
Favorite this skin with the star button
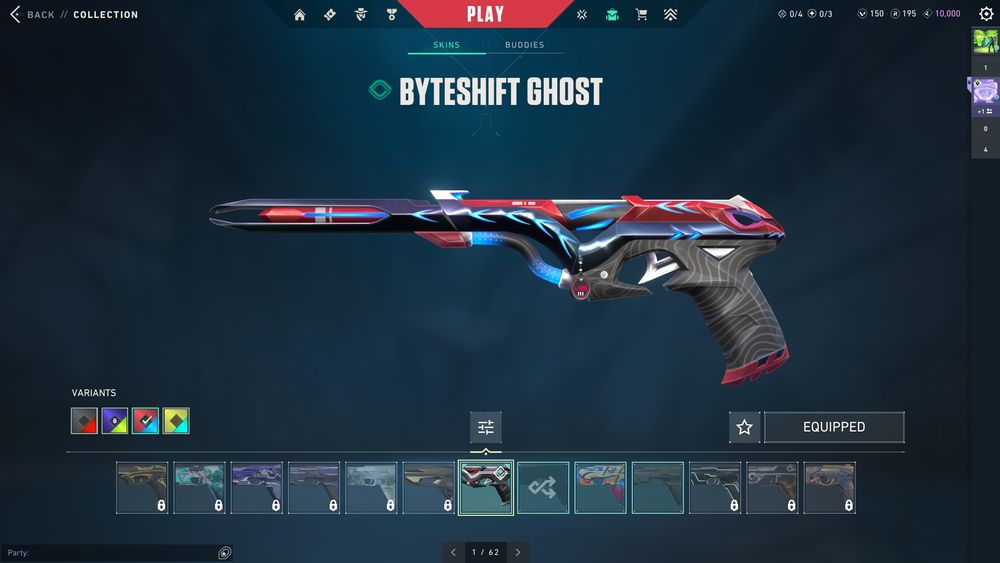744,427
